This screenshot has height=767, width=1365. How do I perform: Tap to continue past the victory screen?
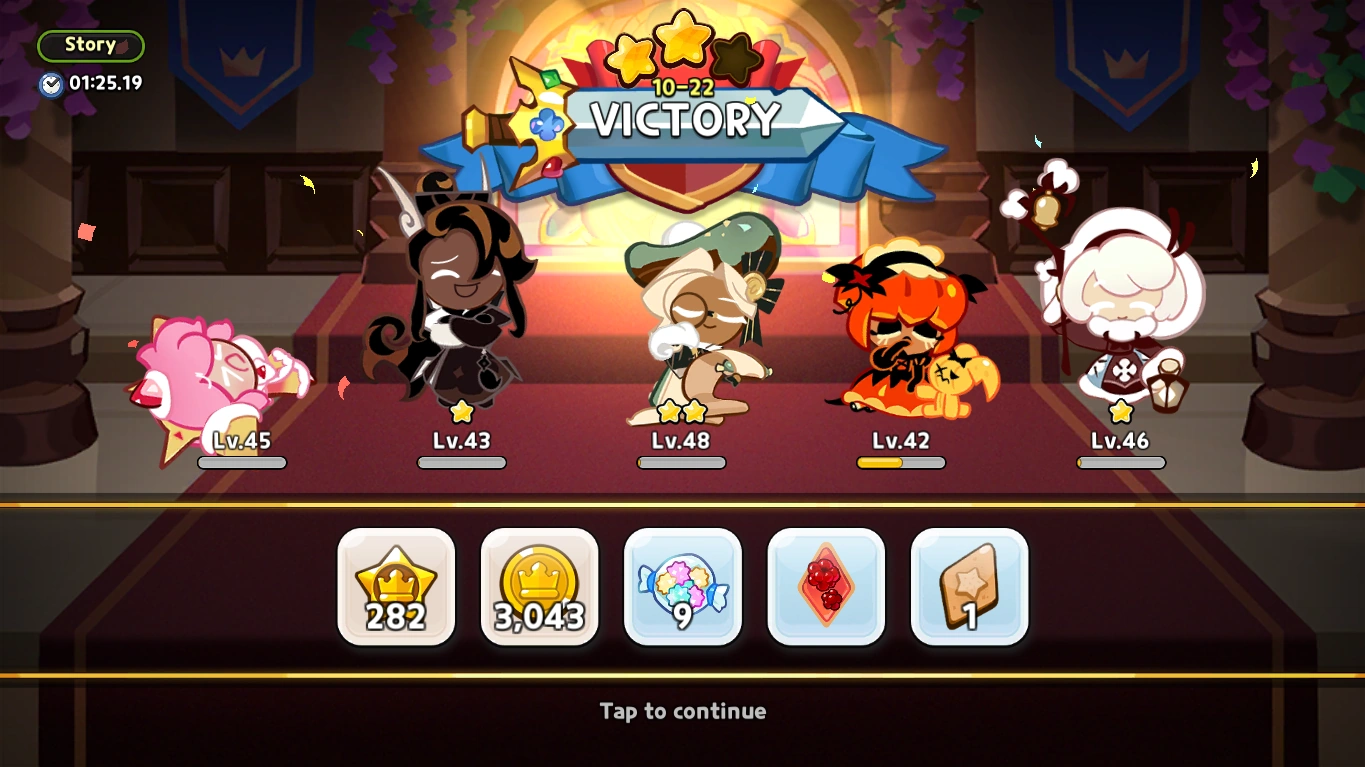pos(683,711)
